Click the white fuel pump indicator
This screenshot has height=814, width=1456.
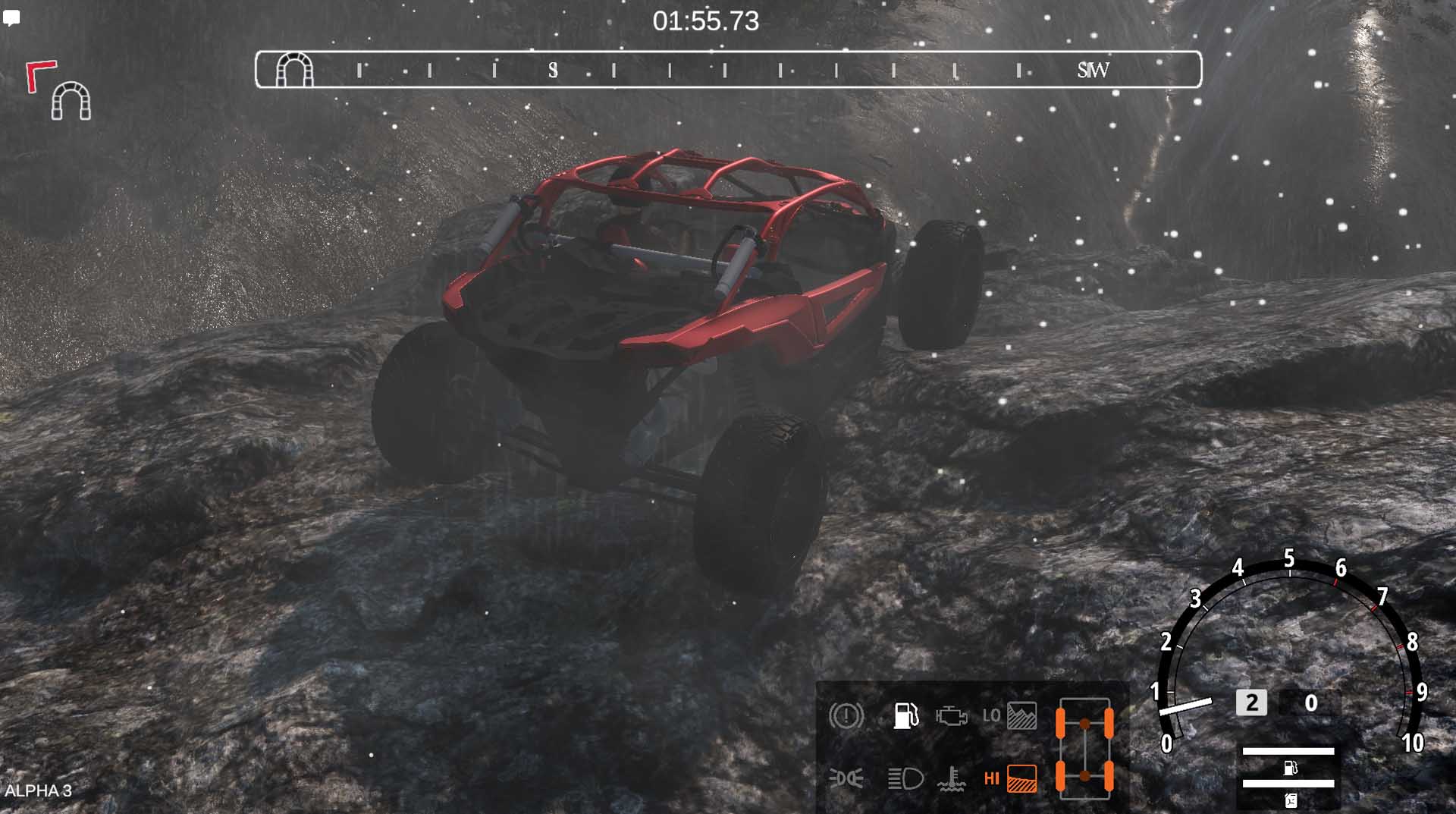905,715
